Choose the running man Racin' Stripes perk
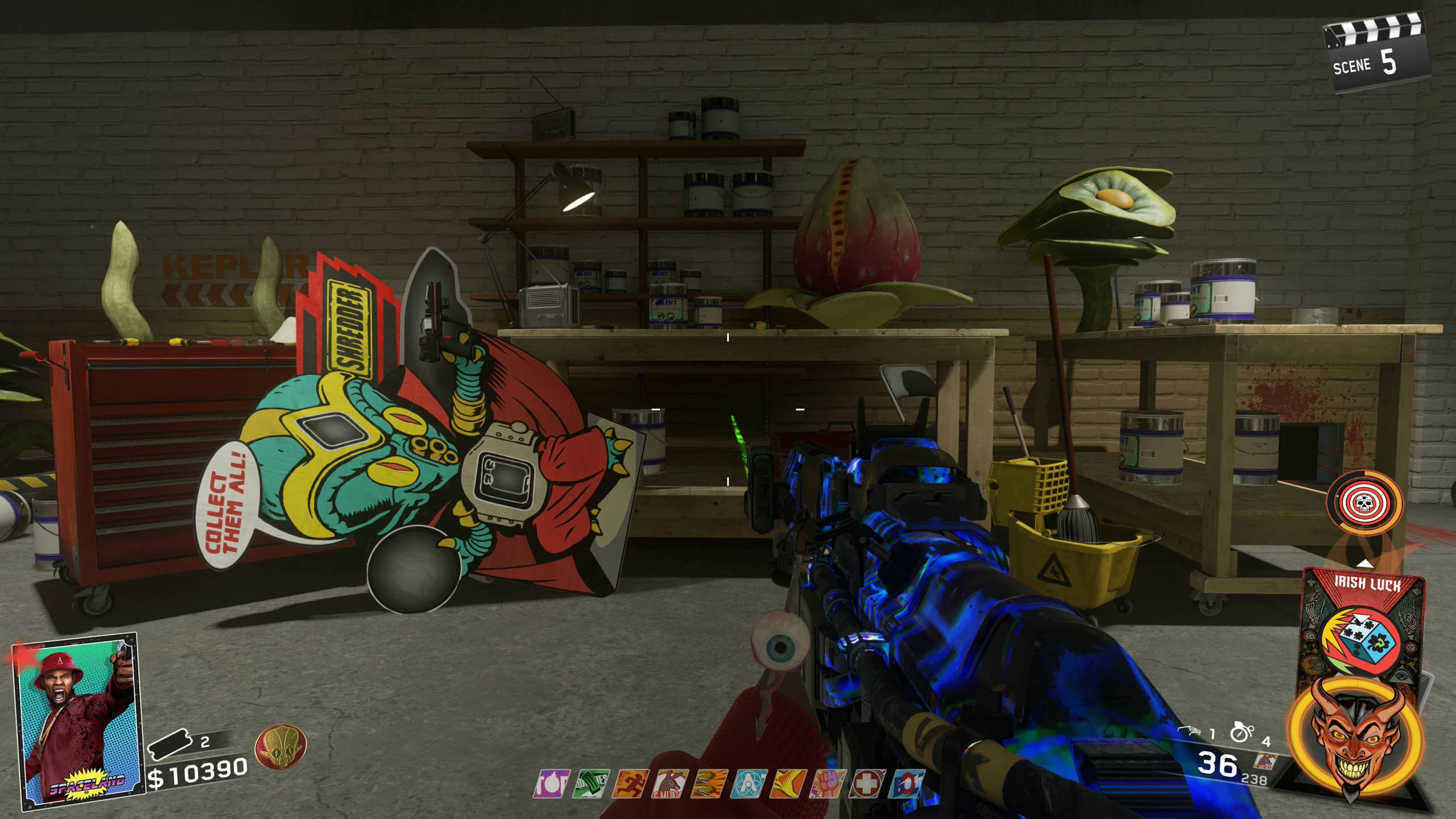This screenshot has height=819, width=1456. point(631,784)
